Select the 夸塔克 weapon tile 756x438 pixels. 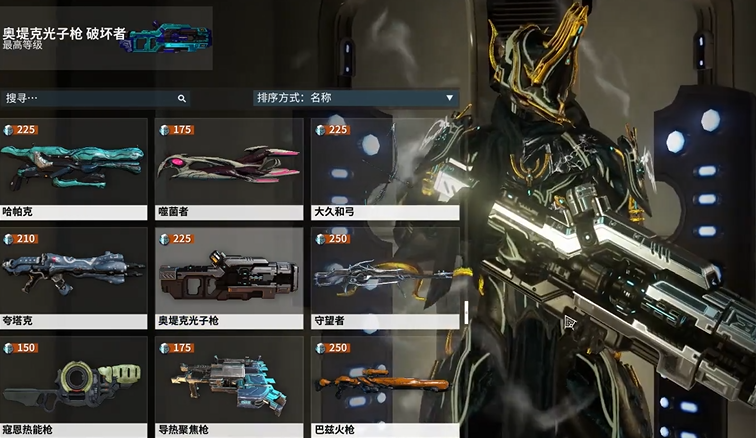click(x=74, y=277)
